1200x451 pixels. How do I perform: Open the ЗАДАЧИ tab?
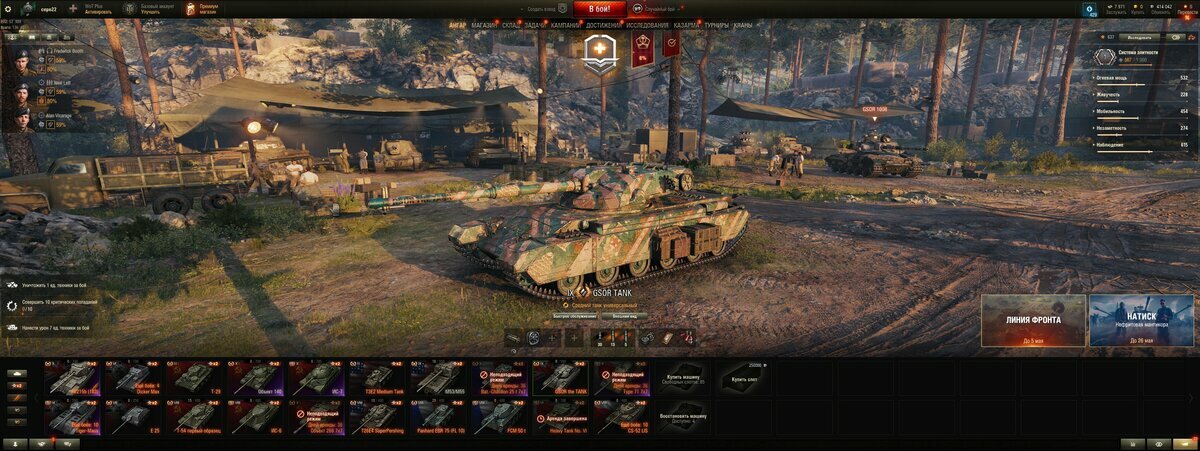[x=535, y=24]
